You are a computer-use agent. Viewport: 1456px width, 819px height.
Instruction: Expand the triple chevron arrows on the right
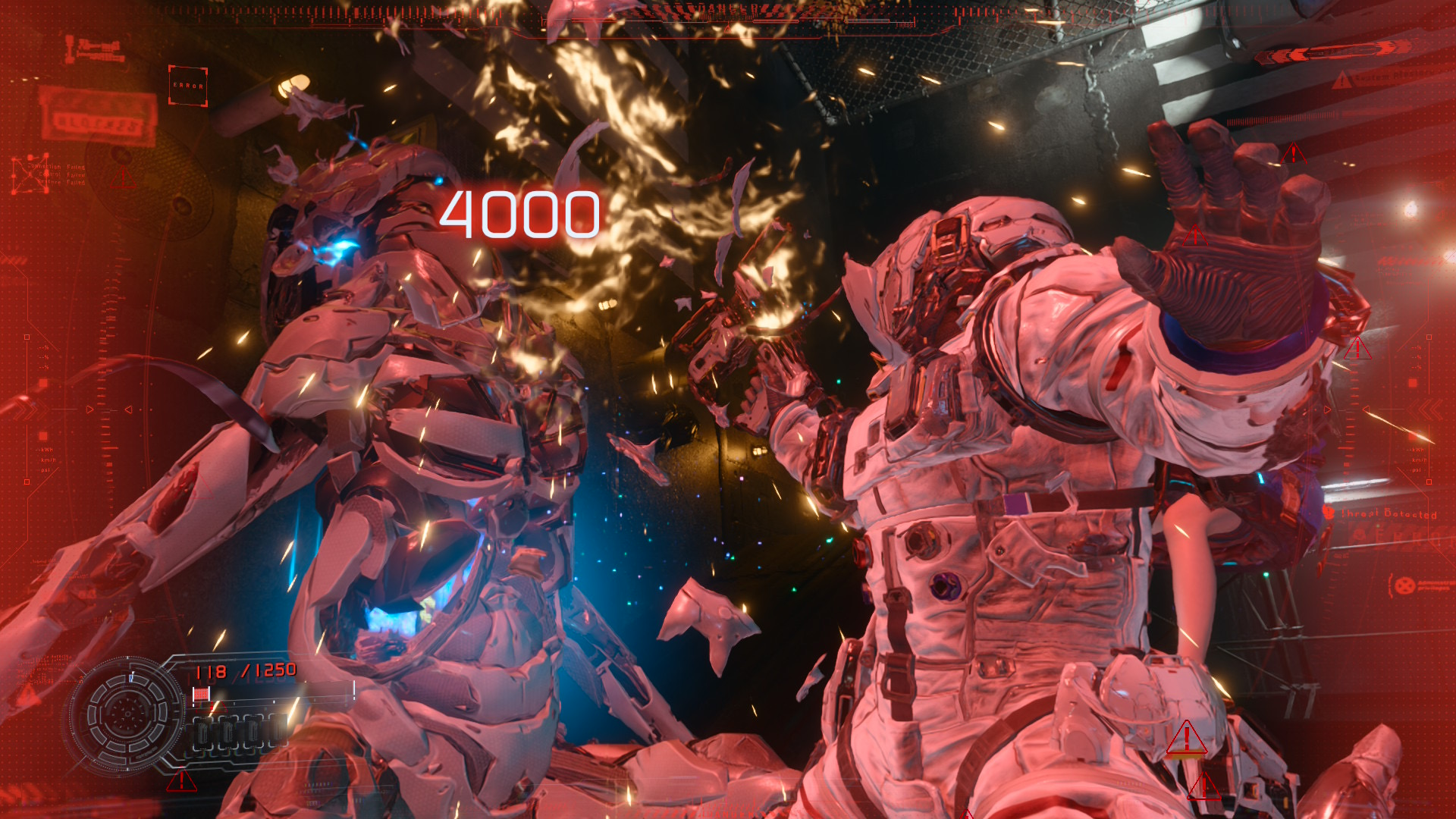(x=1424, y=409)
